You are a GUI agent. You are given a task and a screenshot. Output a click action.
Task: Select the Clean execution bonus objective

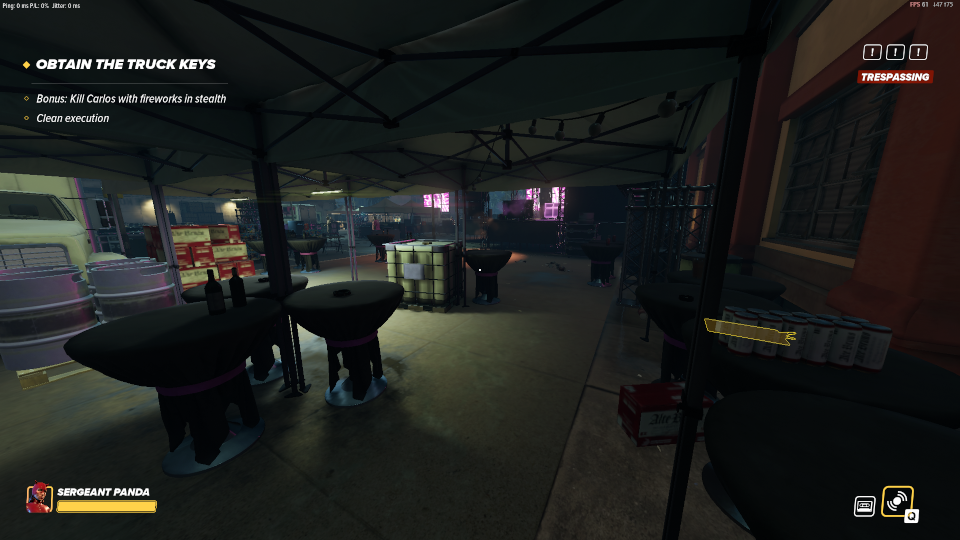(73, 118)
